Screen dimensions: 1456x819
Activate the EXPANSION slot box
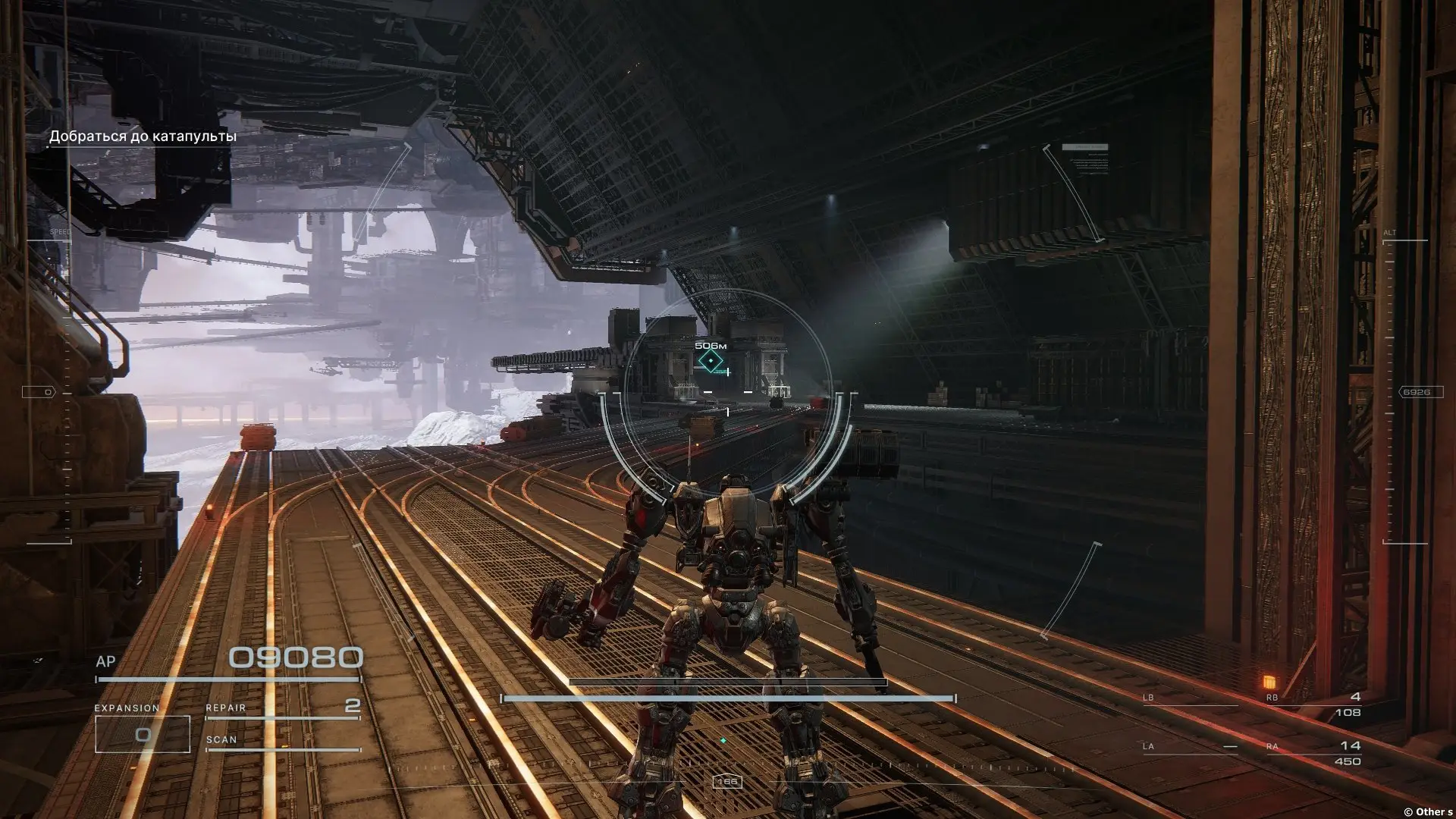142,733
